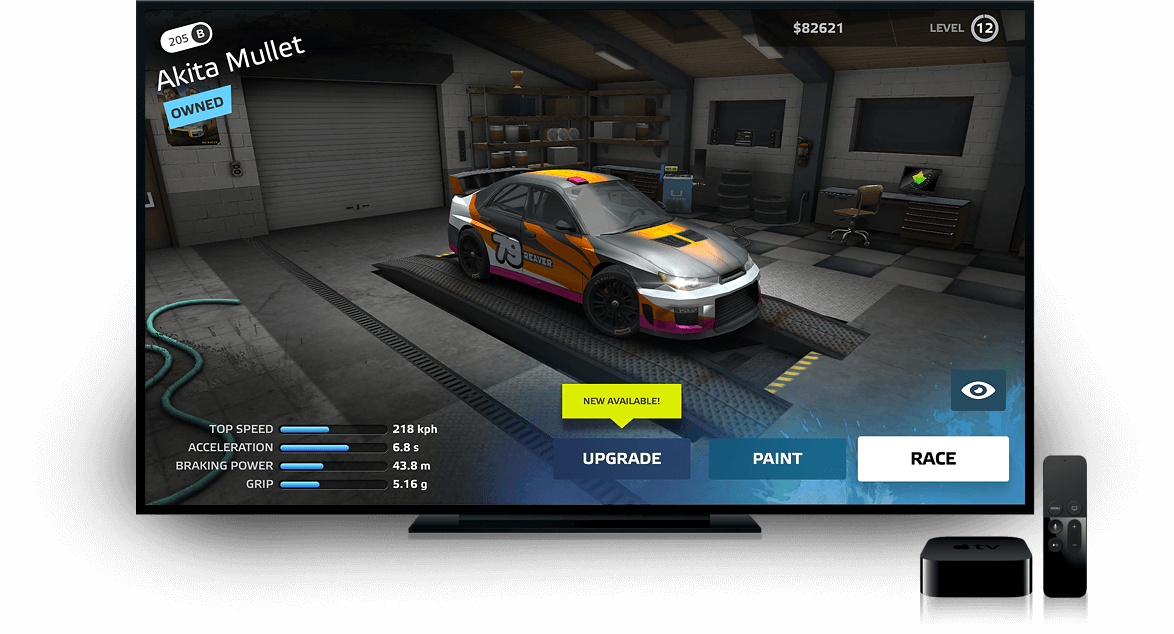Click the New Available notification tag
Image resolution: width=1174 pixels, height=634 pixels.
point(621,401)
